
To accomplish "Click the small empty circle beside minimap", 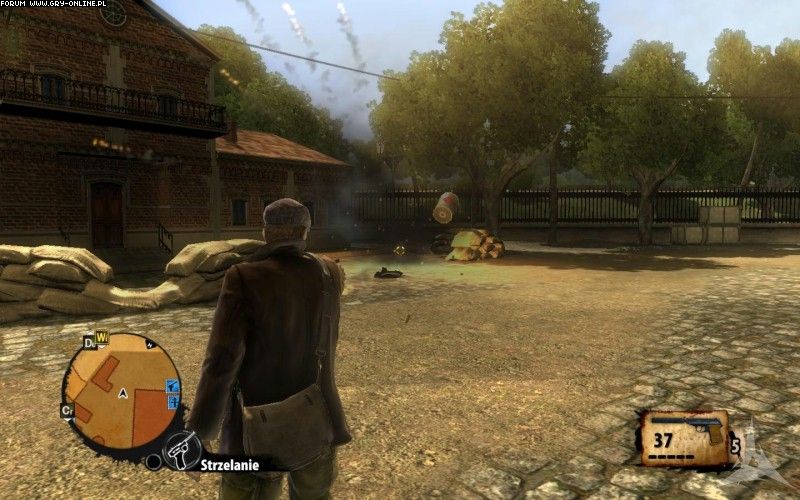I will coord(153,462).
